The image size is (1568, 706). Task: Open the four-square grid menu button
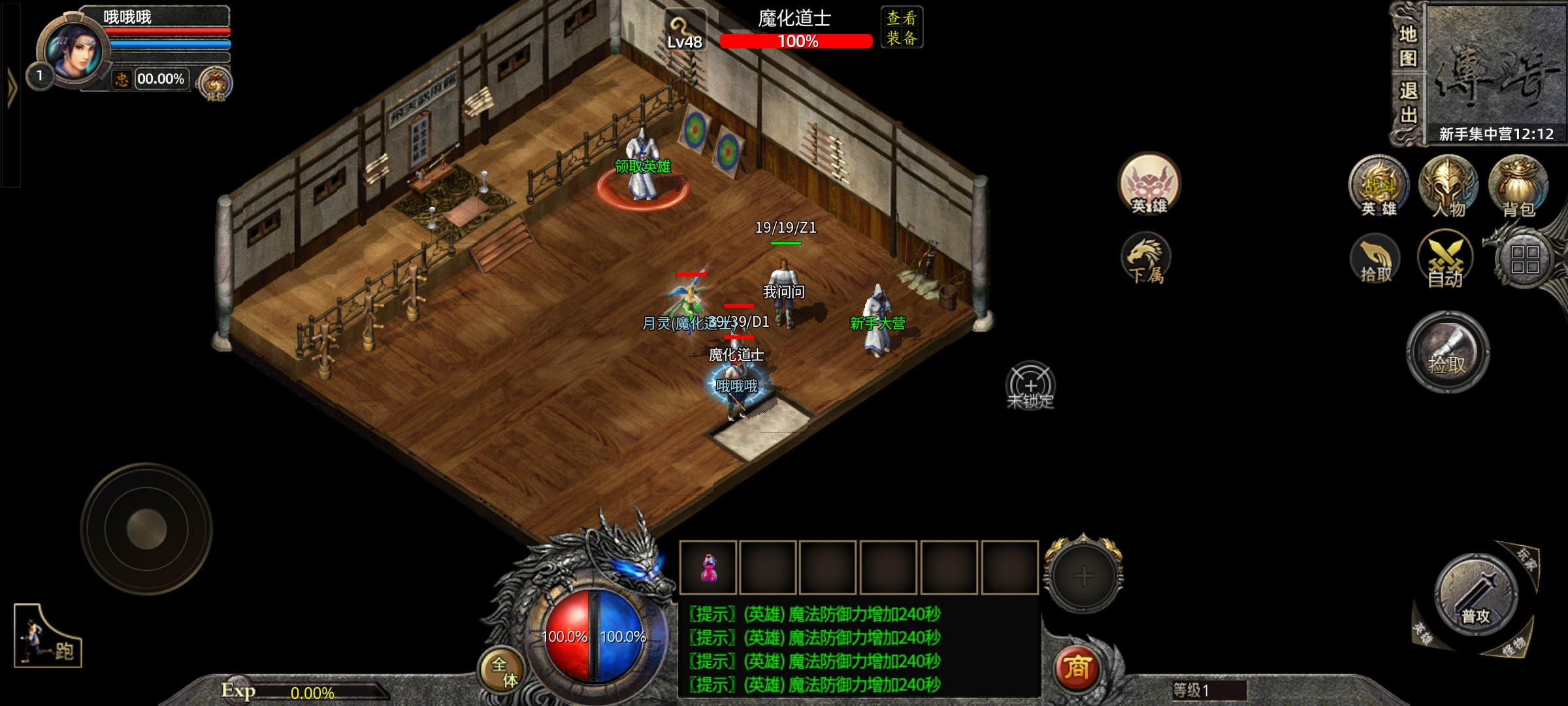[x=1525, y=260]
